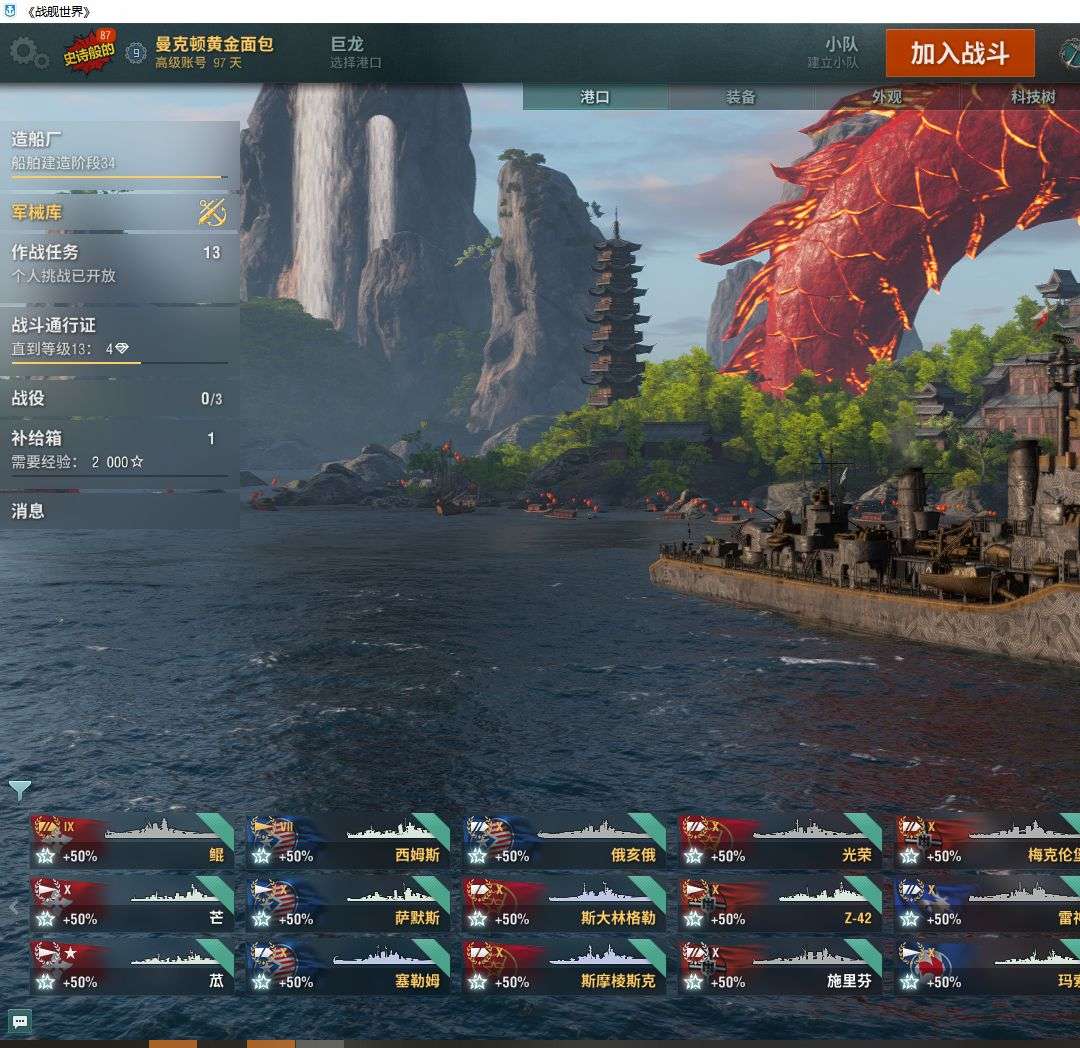1080x1048 pixels.
Task: Open the 消息 news panel
Action: tap(119, 511)
